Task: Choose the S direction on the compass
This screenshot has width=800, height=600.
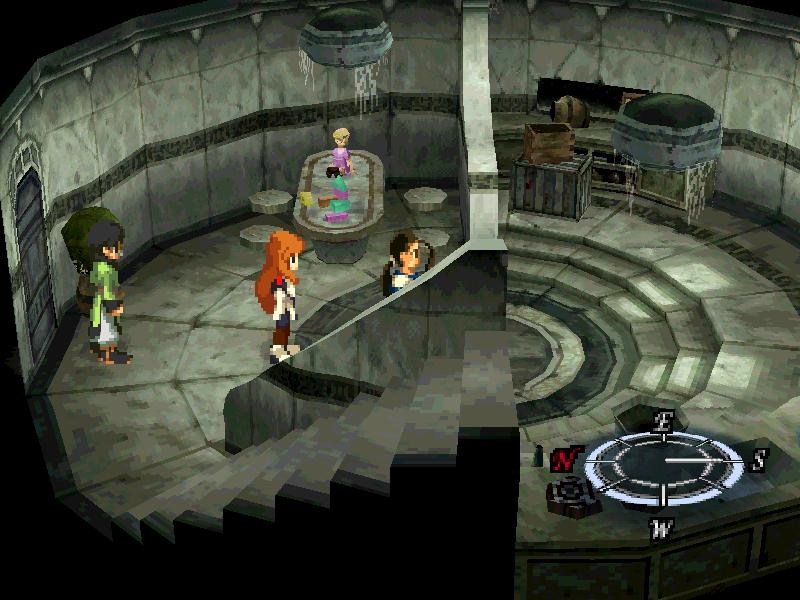Action: tap(759, 460)
